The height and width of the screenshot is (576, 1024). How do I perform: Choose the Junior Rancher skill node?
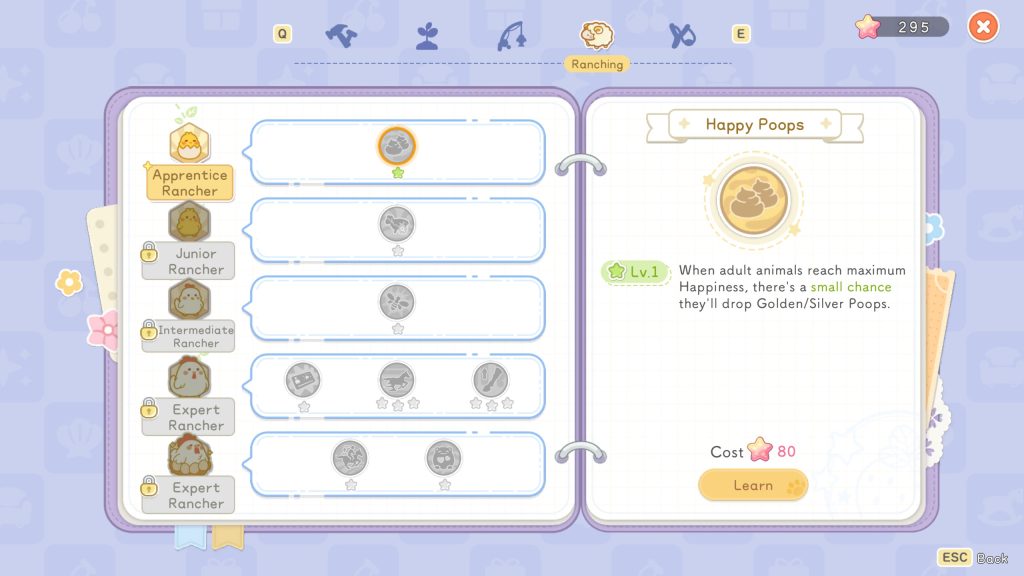(397, 224)
